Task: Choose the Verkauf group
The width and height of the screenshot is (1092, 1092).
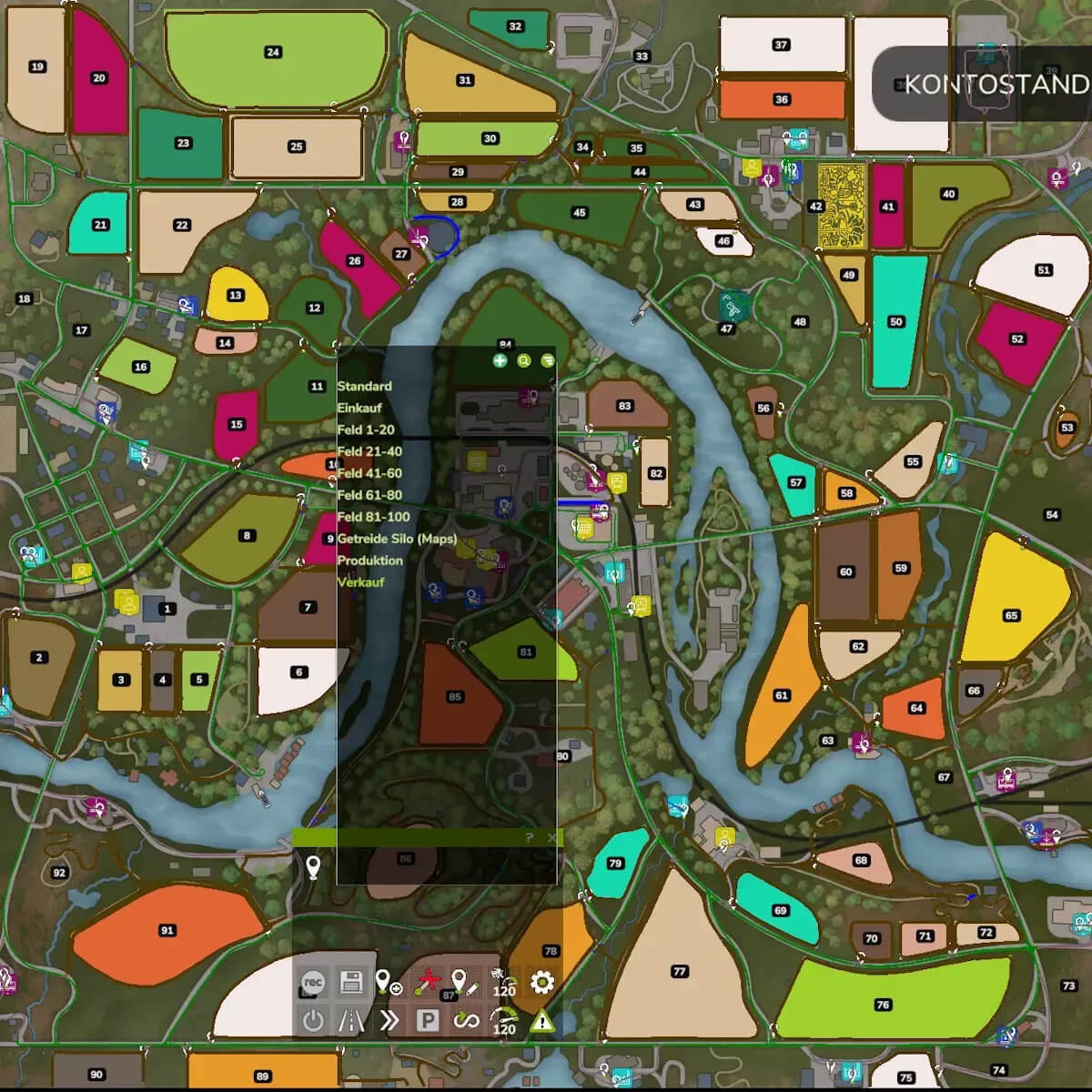Action: pos(361,582)
